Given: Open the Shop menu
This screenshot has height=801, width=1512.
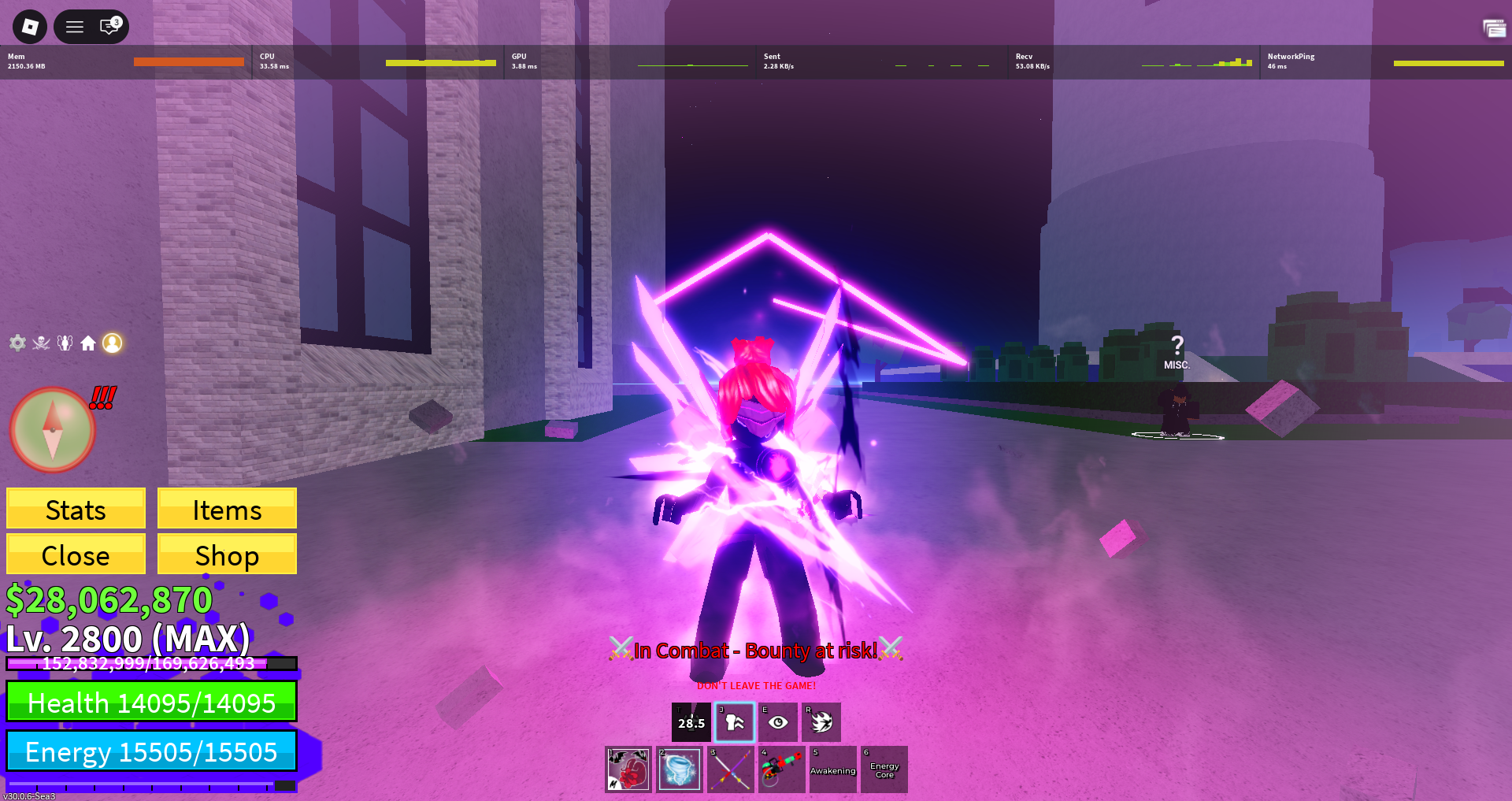Looking at the screenshot, I should click(x=227, y=554).
